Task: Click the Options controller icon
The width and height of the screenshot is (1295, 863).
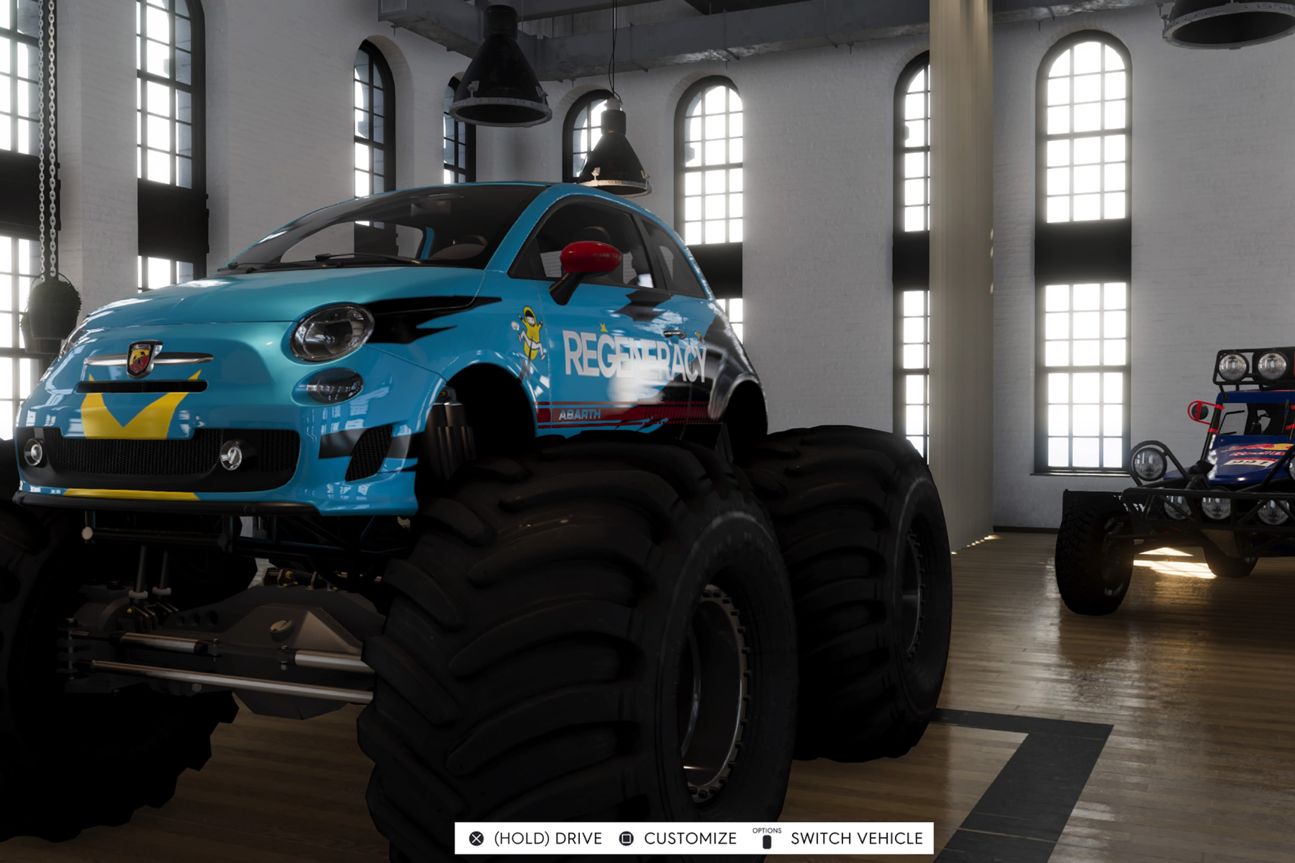Action: click(766, 840)
